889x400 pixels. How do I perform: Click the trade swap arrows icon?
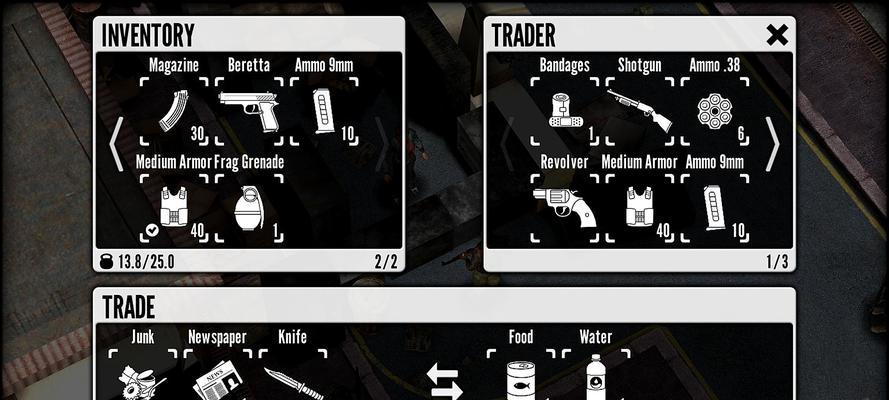(443, 382)
